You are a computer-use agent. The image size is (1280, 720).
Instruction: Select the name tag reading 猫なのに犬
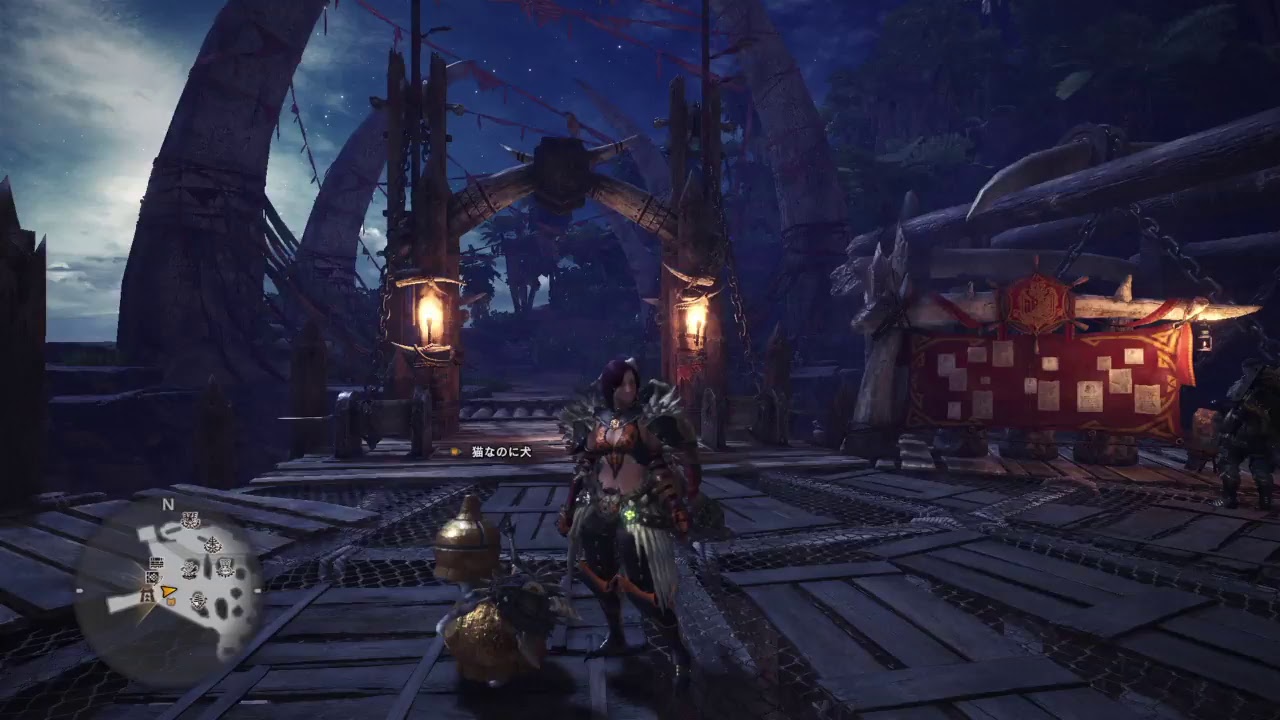pyautogui.click(x=500, y=451)
